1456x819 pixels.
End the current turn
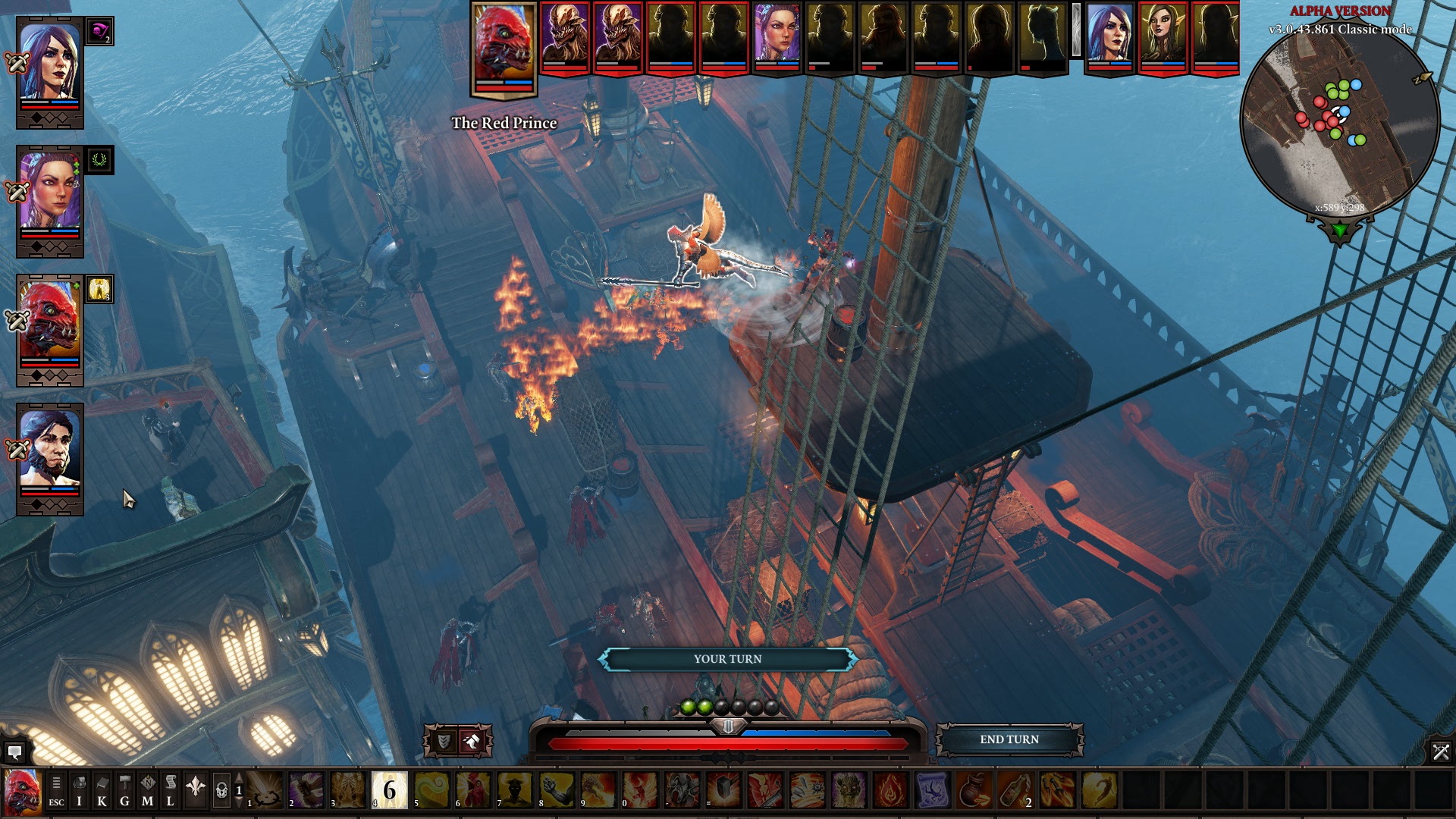click(x=1009, y=739)
